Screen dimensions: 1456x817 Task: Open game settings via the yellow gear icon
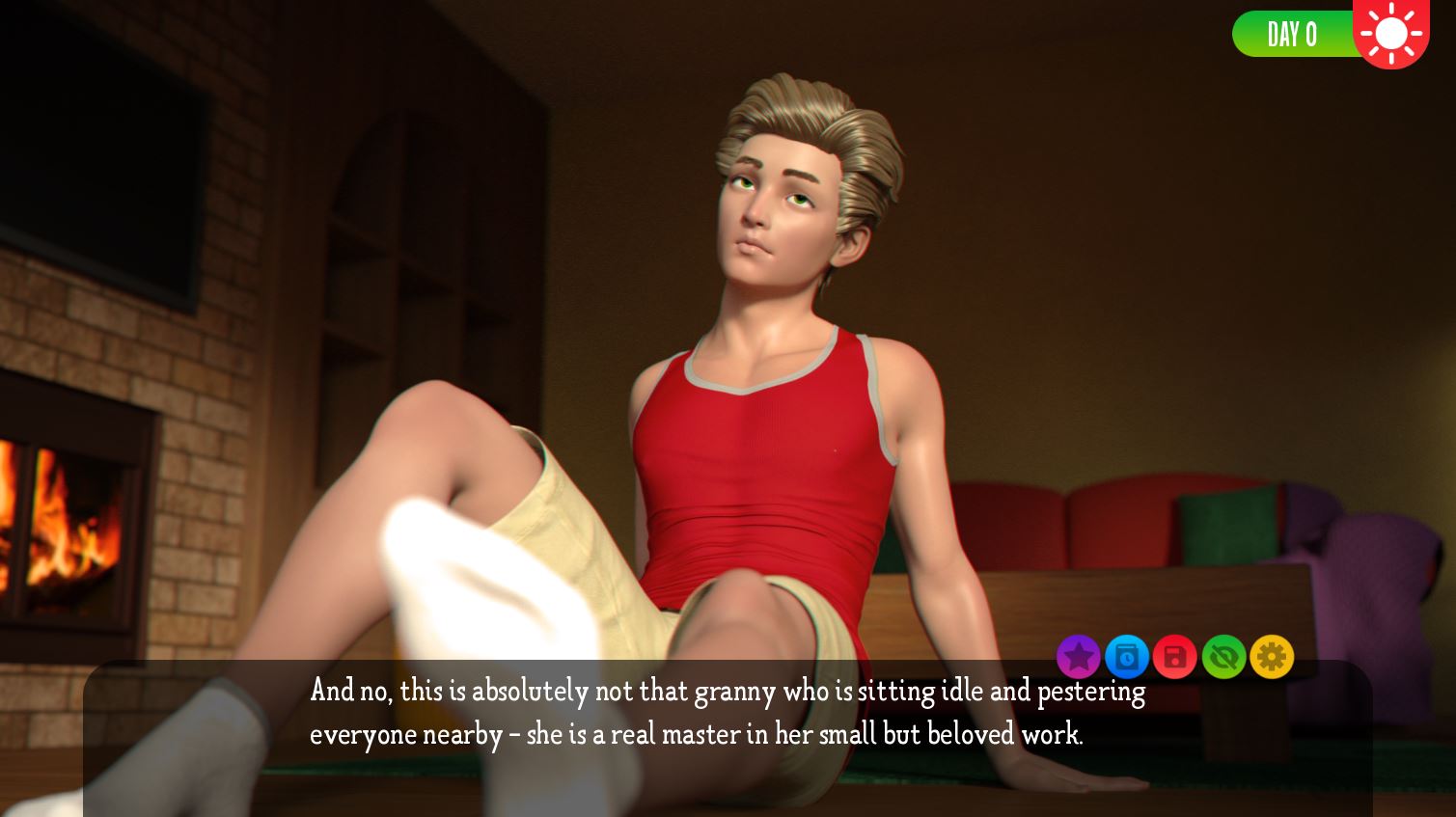pos(1272,657)
